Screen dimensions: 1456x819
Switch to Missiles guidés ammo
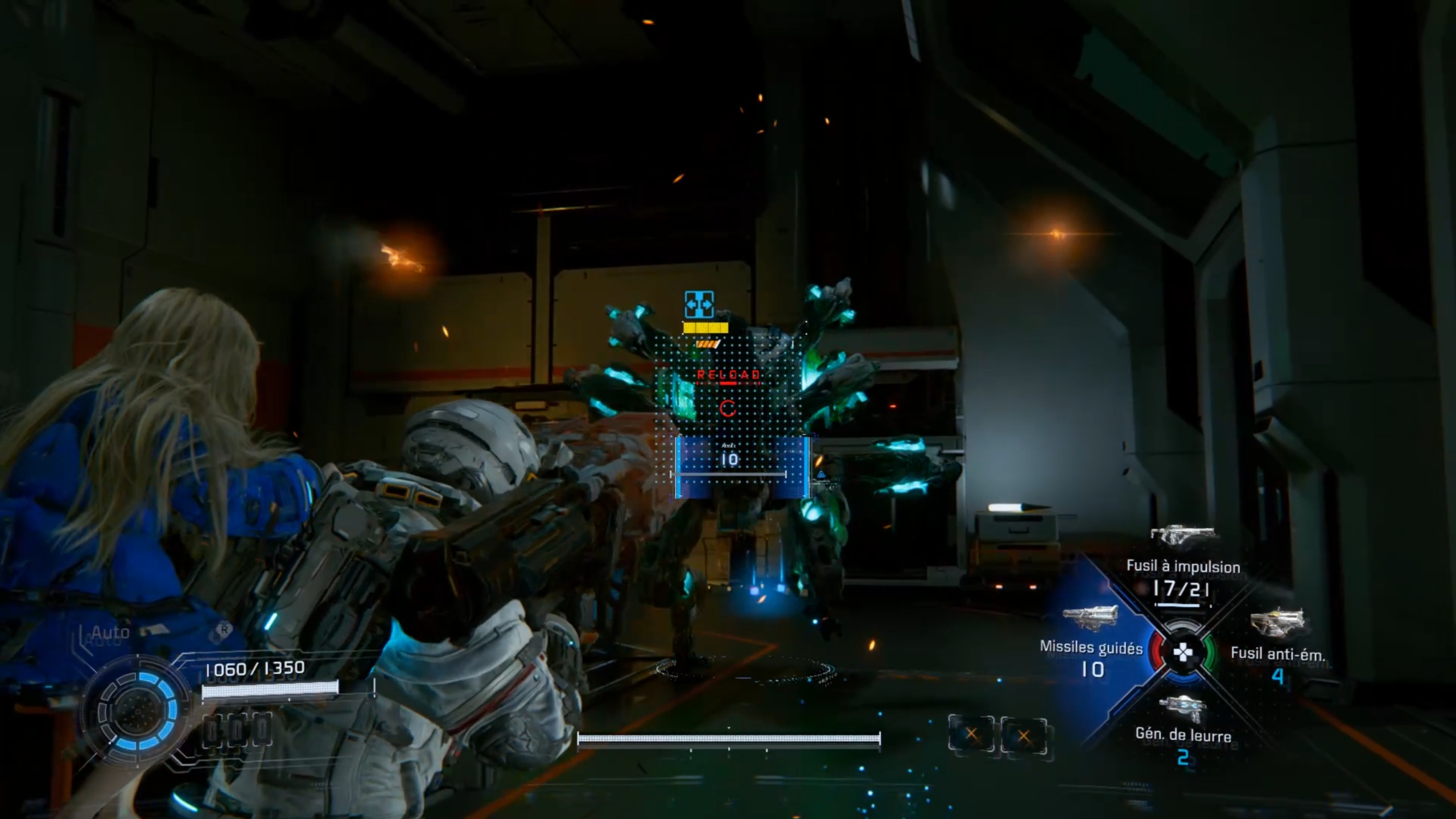[x=1091, y=648]
